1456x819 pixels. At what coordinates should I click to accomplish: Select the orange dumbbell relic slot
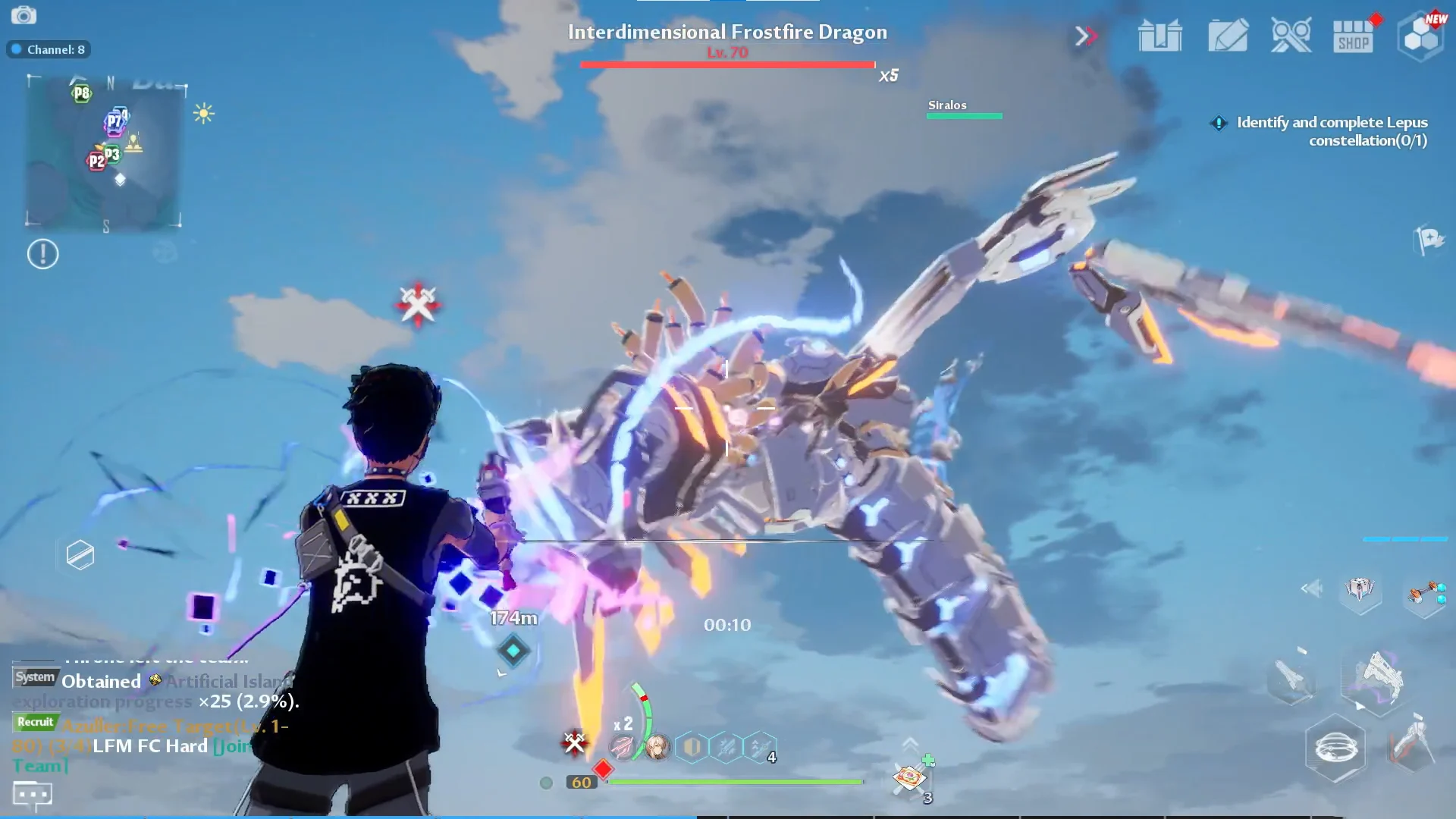tap(1425, 592)
